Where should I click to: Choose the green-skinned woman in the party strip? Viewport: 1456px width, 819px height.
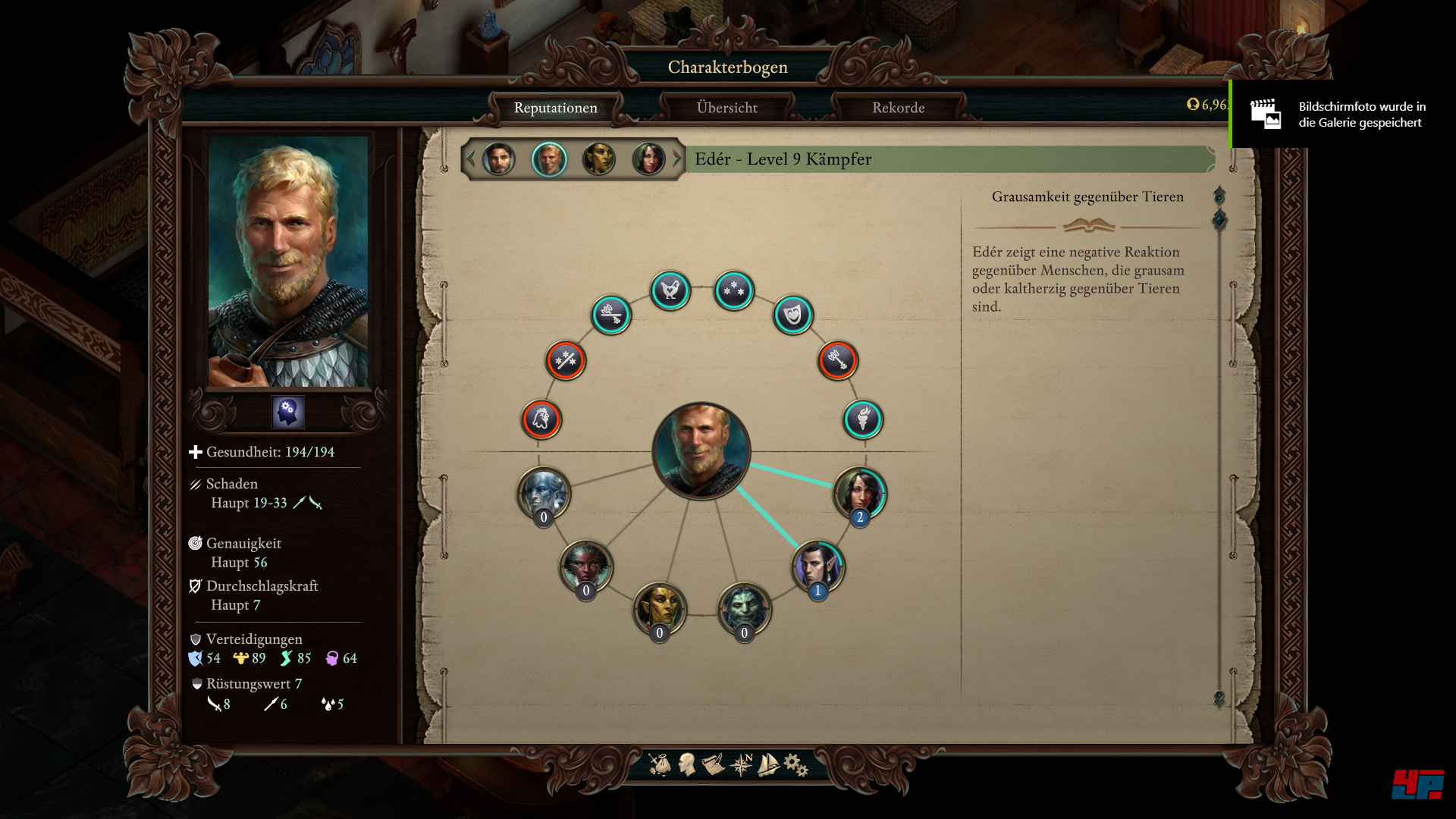[598, 159]
